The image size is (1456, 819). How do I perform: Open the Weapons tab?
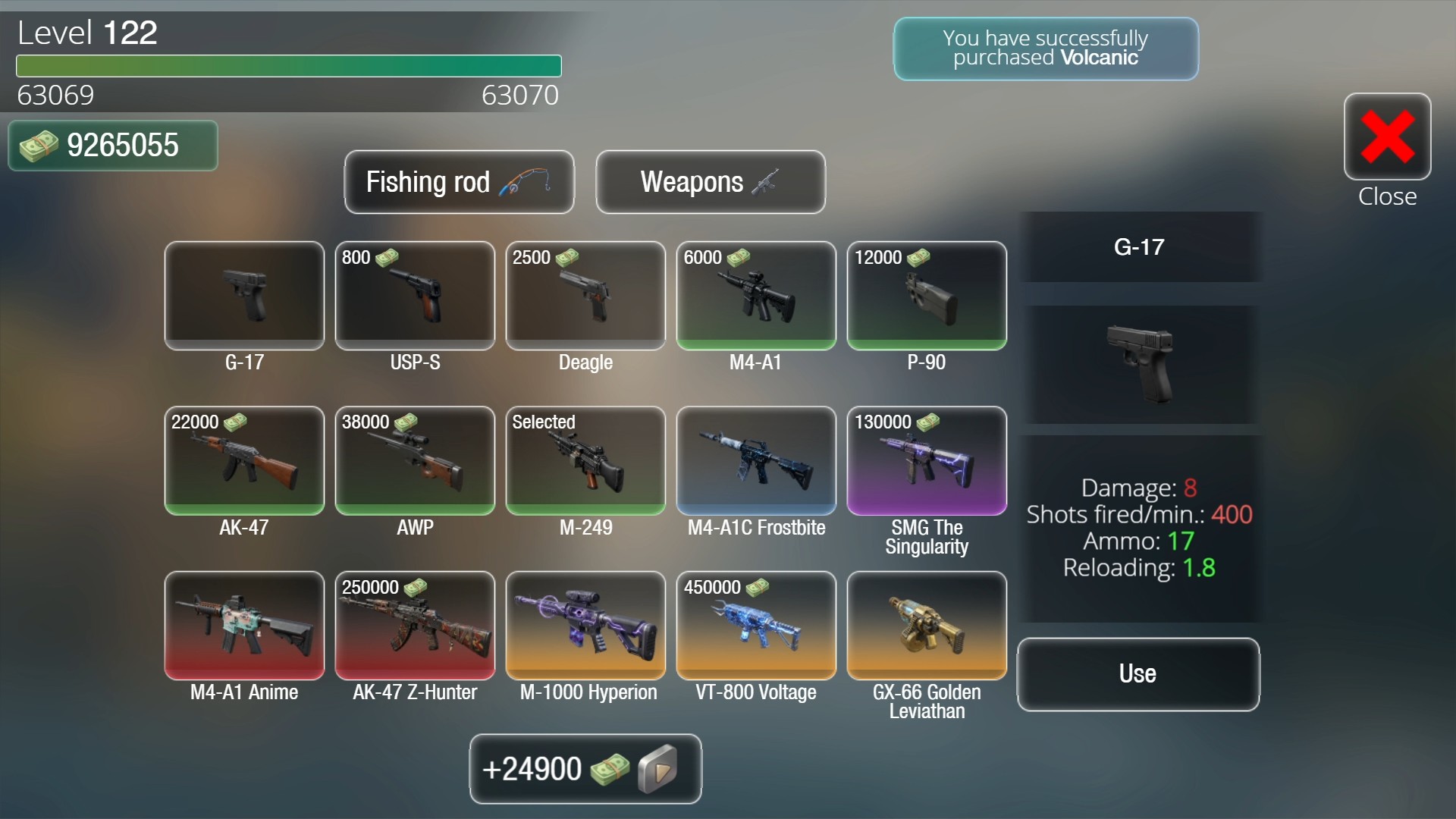click(710, 182)
